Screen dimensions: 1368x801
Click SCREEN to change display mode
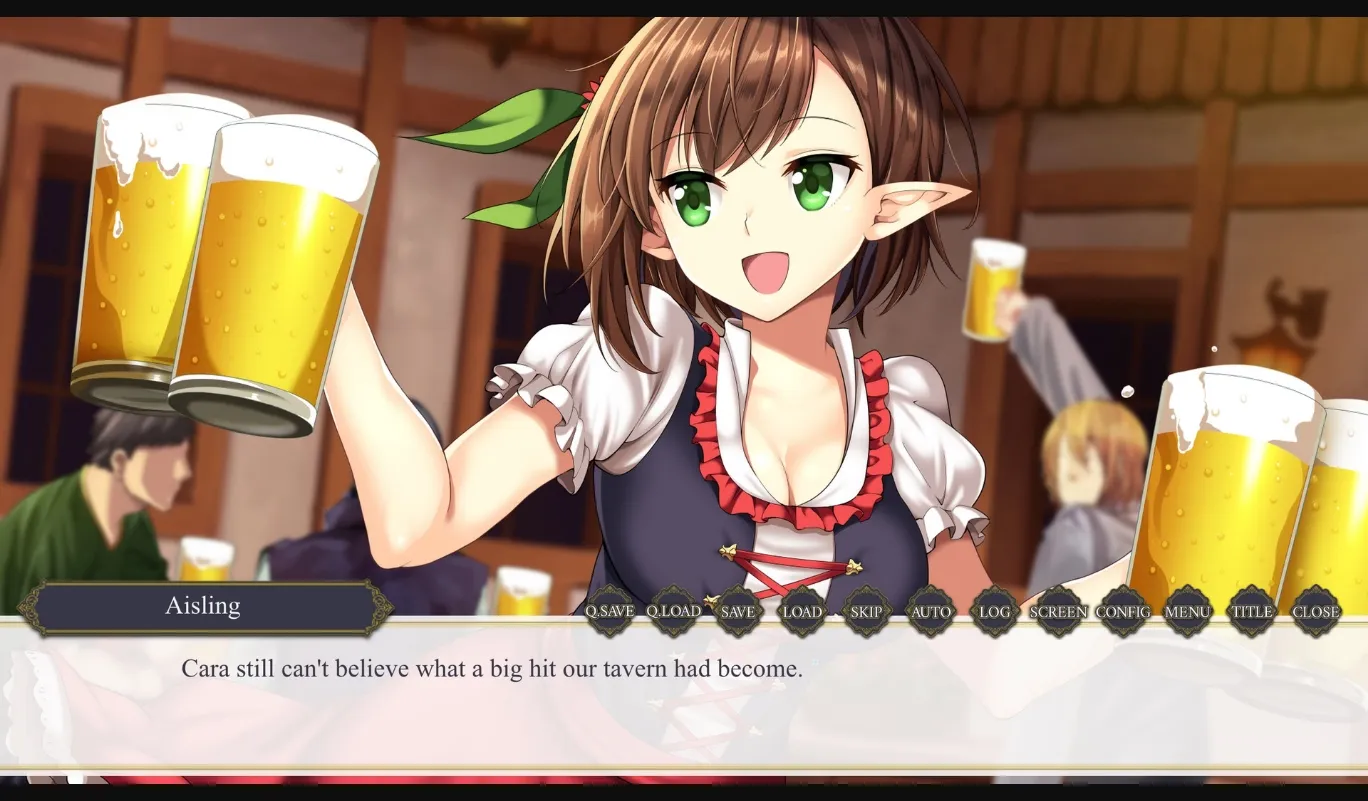pos(1059,610)
